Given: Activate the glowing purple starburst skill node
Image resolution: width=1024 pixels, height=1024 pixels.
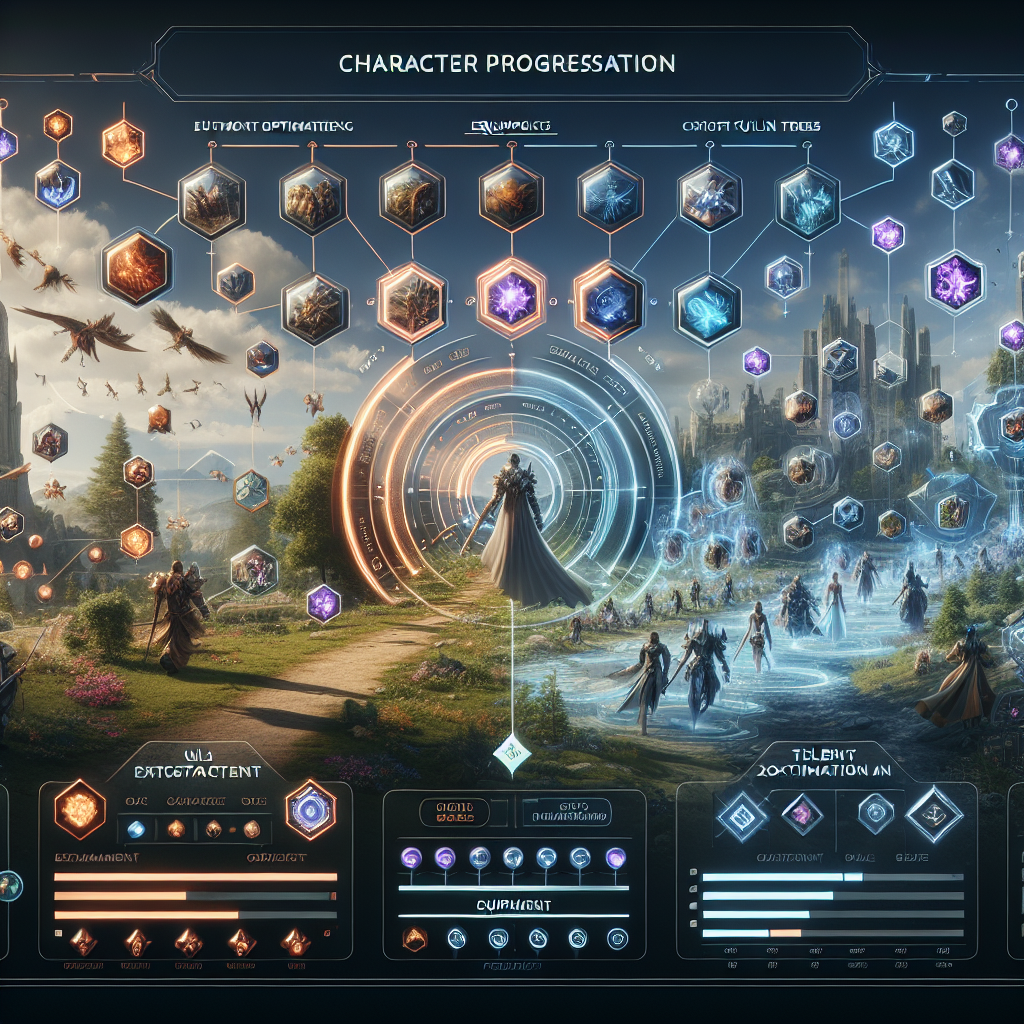Looking at the screenshot, I should coord(511,297).
